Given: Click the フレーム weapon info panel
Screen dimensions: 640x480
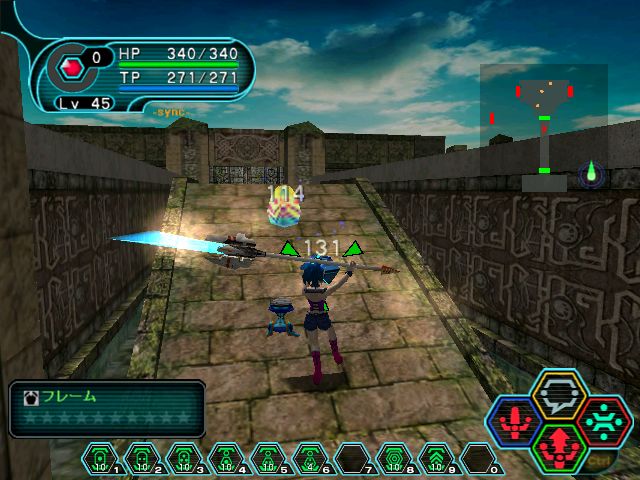Looking at the screenshot, I should [x=107, y=407].
